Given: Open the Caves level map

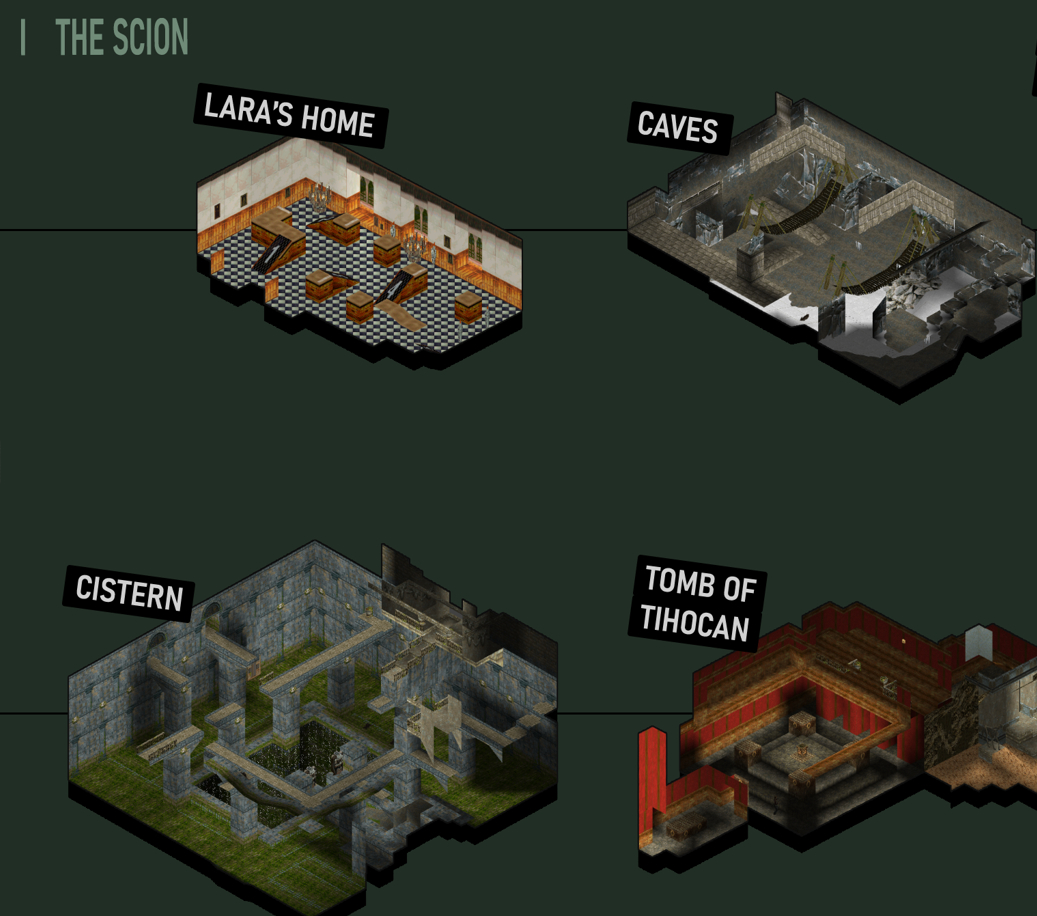Looking at the screenshot, I should coord(828,245).
